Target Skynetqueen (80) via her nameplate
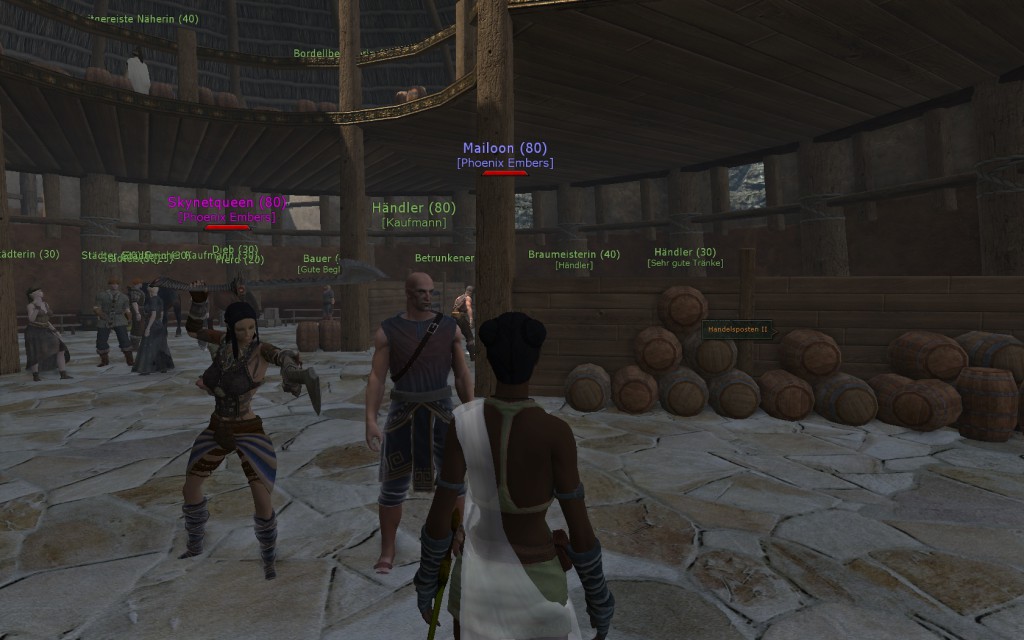Viewport: 1024px width, 640px height. (227, 202)
